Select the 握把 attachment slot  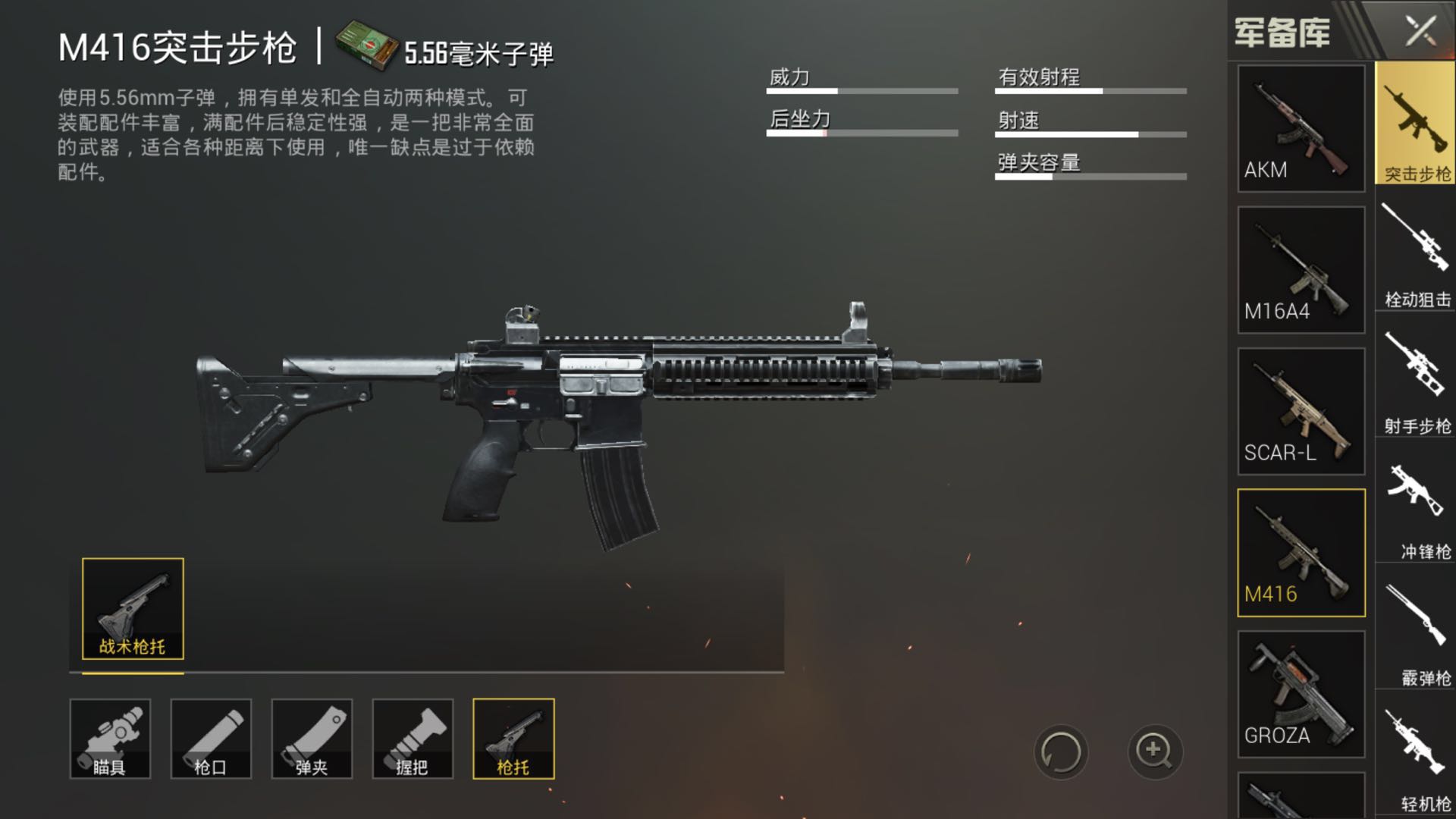click(413, 739)
